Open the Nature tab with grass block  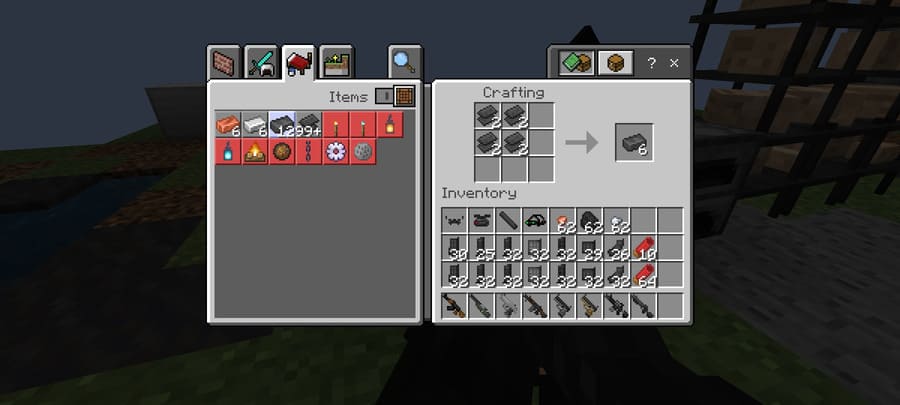coord(337,64)
